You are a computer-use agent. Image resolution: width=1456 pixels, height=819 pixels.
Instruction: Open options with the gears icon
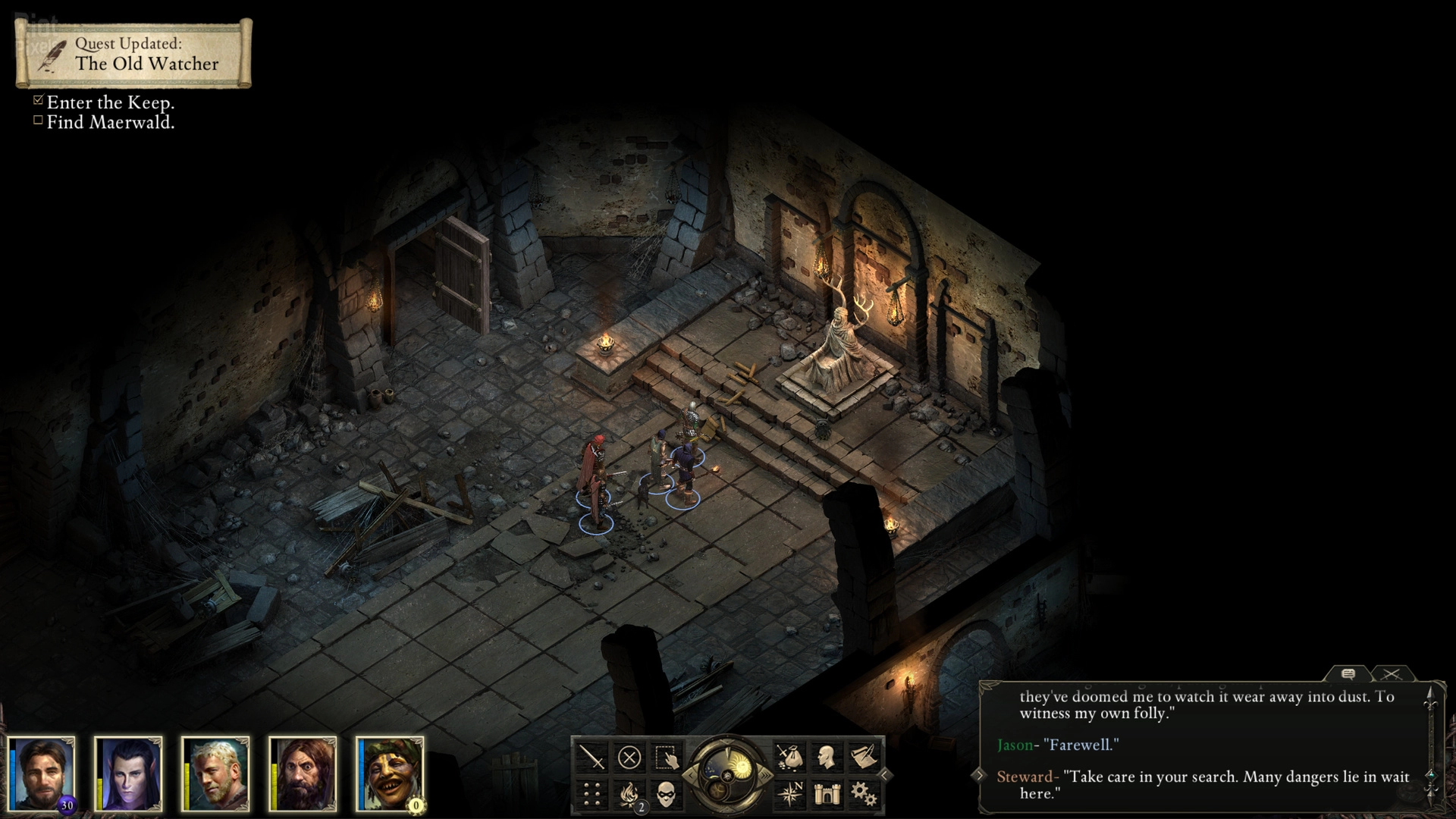863,794
